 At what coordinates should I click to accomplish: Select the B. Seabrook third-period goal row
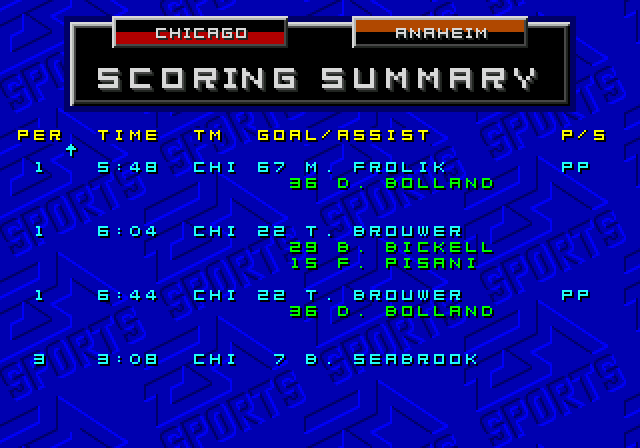click(322, 359)
